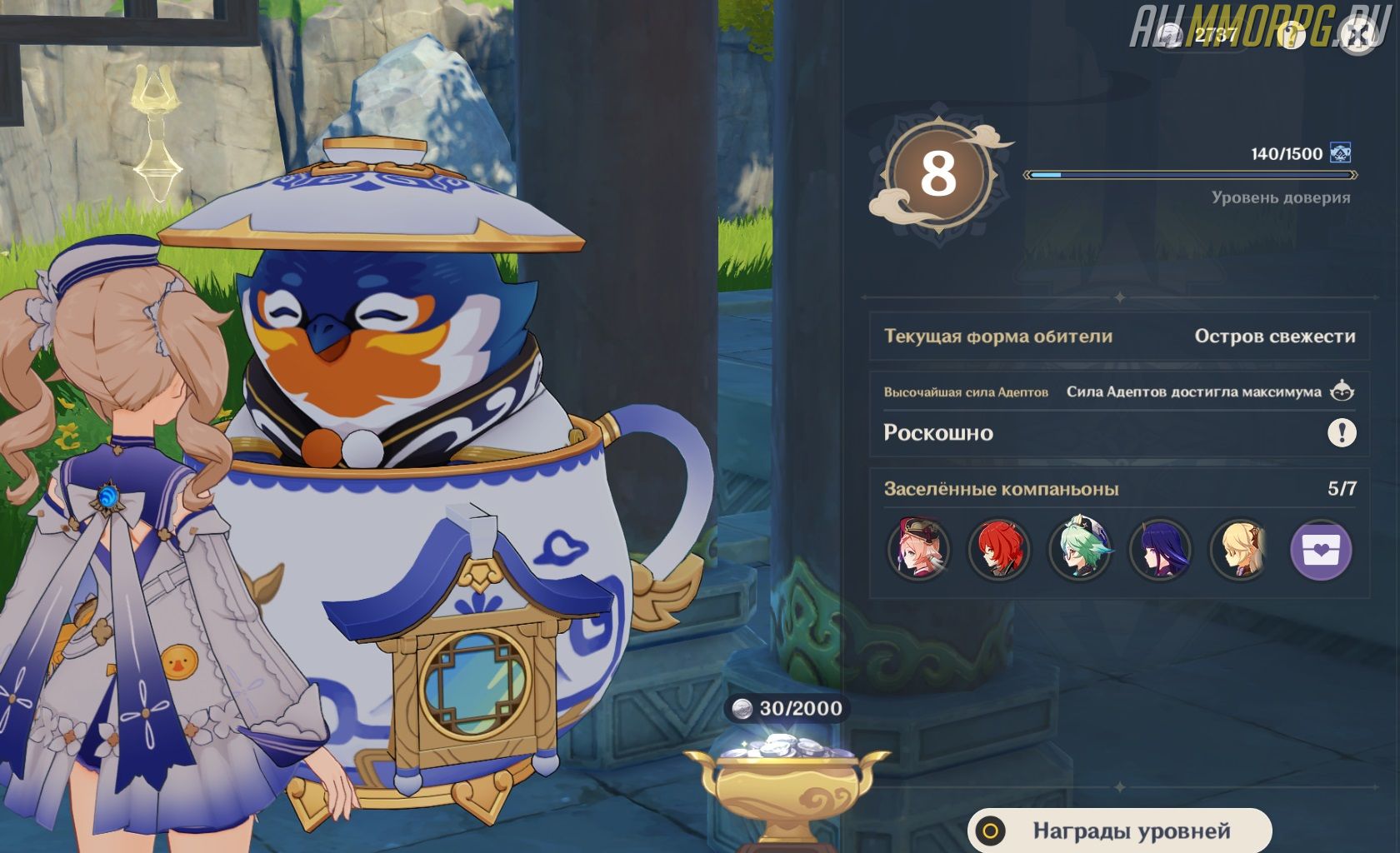The height and width of the screenshot is (853, 1400).
Task: Show info via exclamation icon beside Роскошно
Action: [x=1342, y=432]
